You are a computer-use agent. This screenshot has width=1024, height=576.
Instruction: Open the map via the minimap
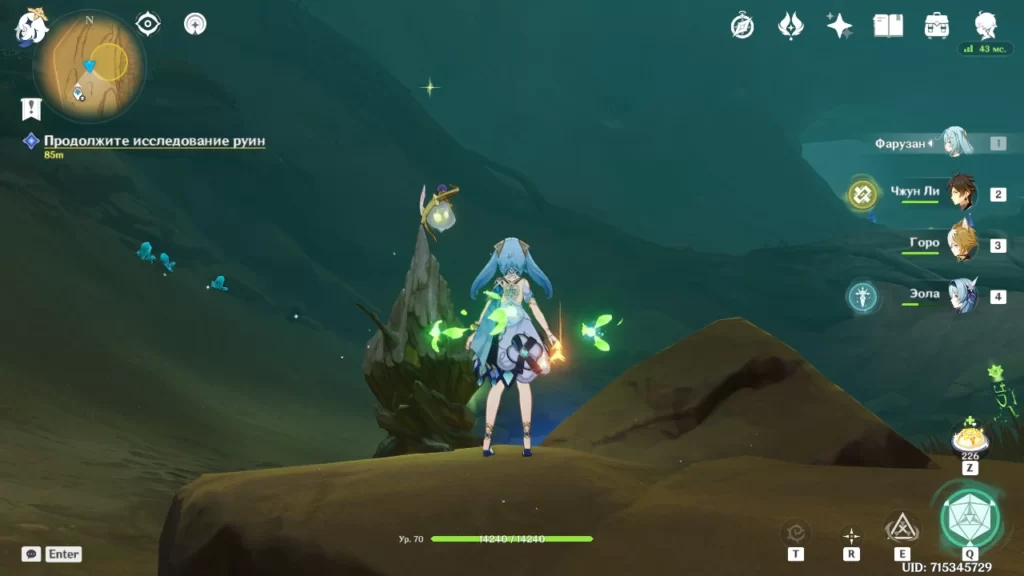tap(88, 66)
